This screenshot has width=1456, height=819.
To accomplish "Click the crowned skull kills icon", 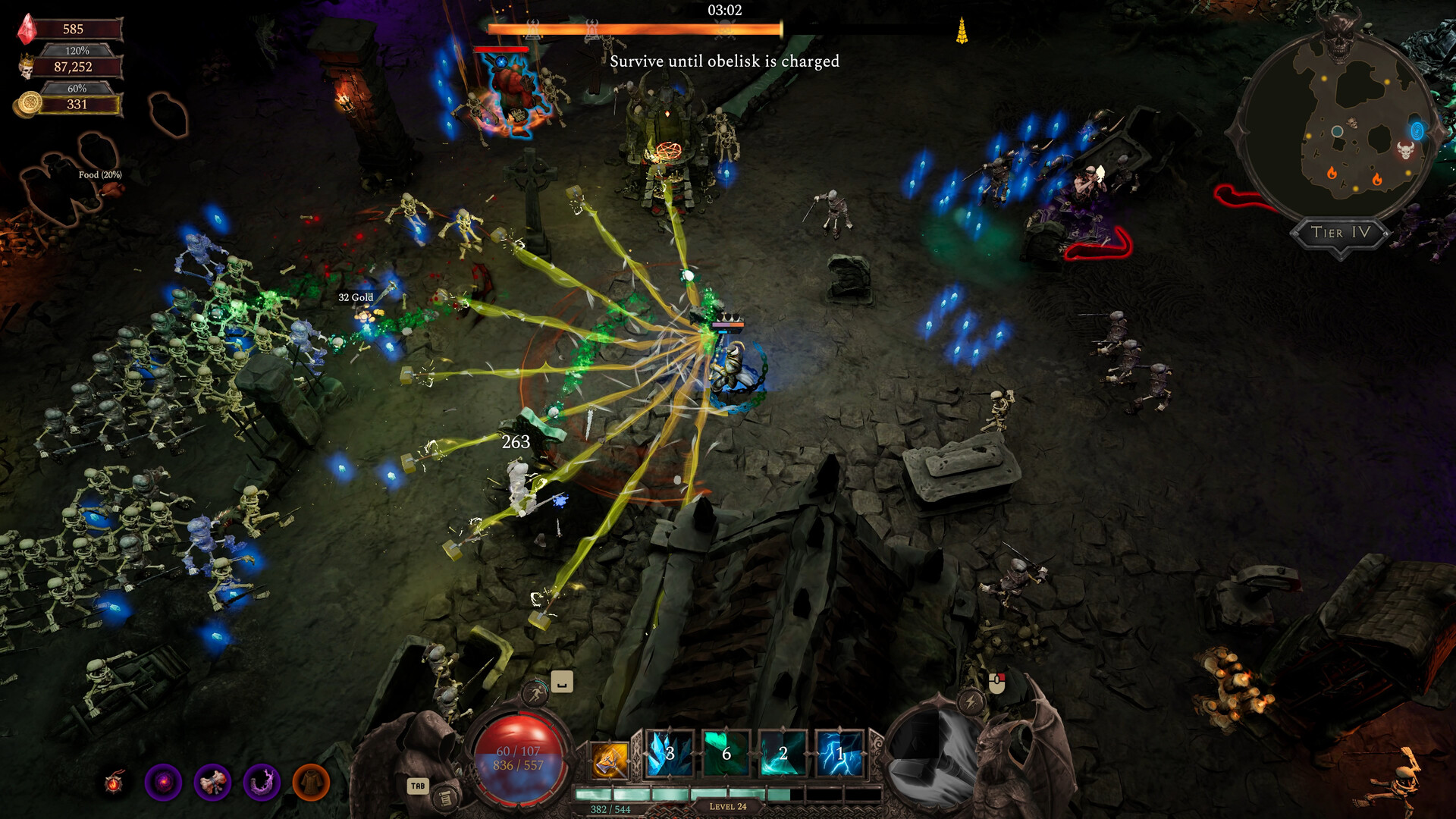I will click(x=27, y=67).
